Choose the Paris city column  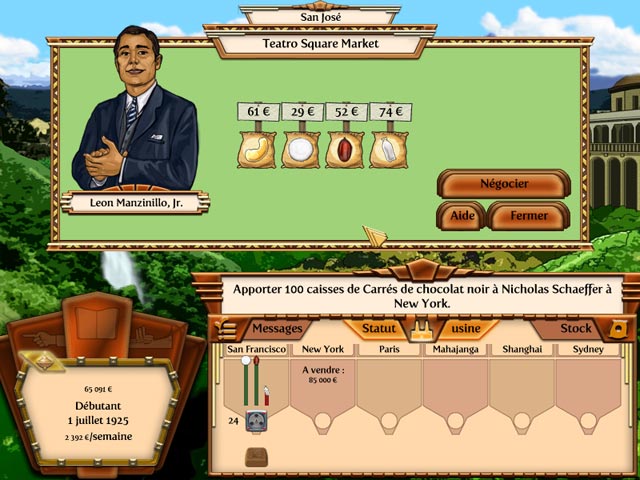[389, 349]
